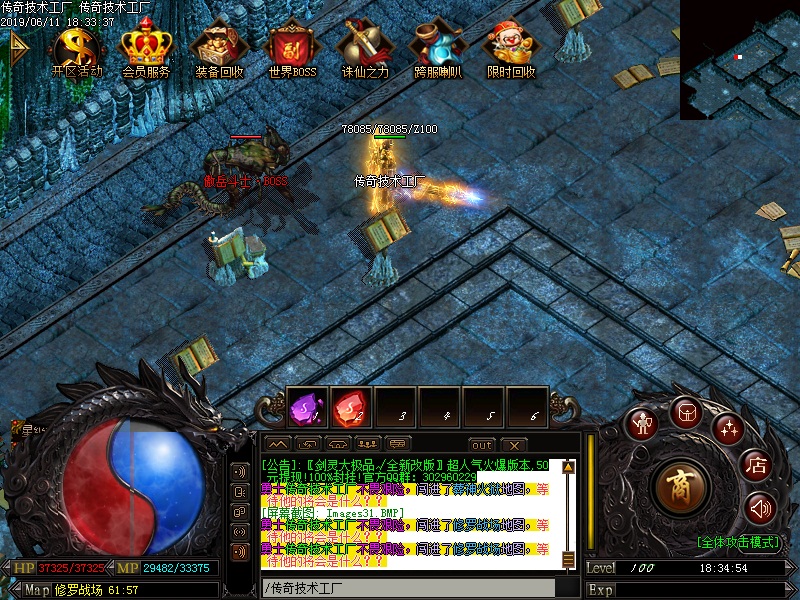
Task: Click the minimap in the corner
Action: tap(740, 60)
